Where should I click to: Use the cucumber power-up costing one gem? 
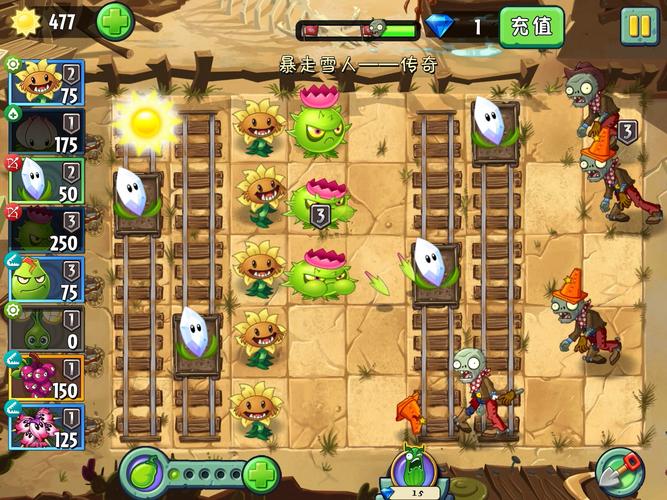pyautogui.click(x=413, y=471)
